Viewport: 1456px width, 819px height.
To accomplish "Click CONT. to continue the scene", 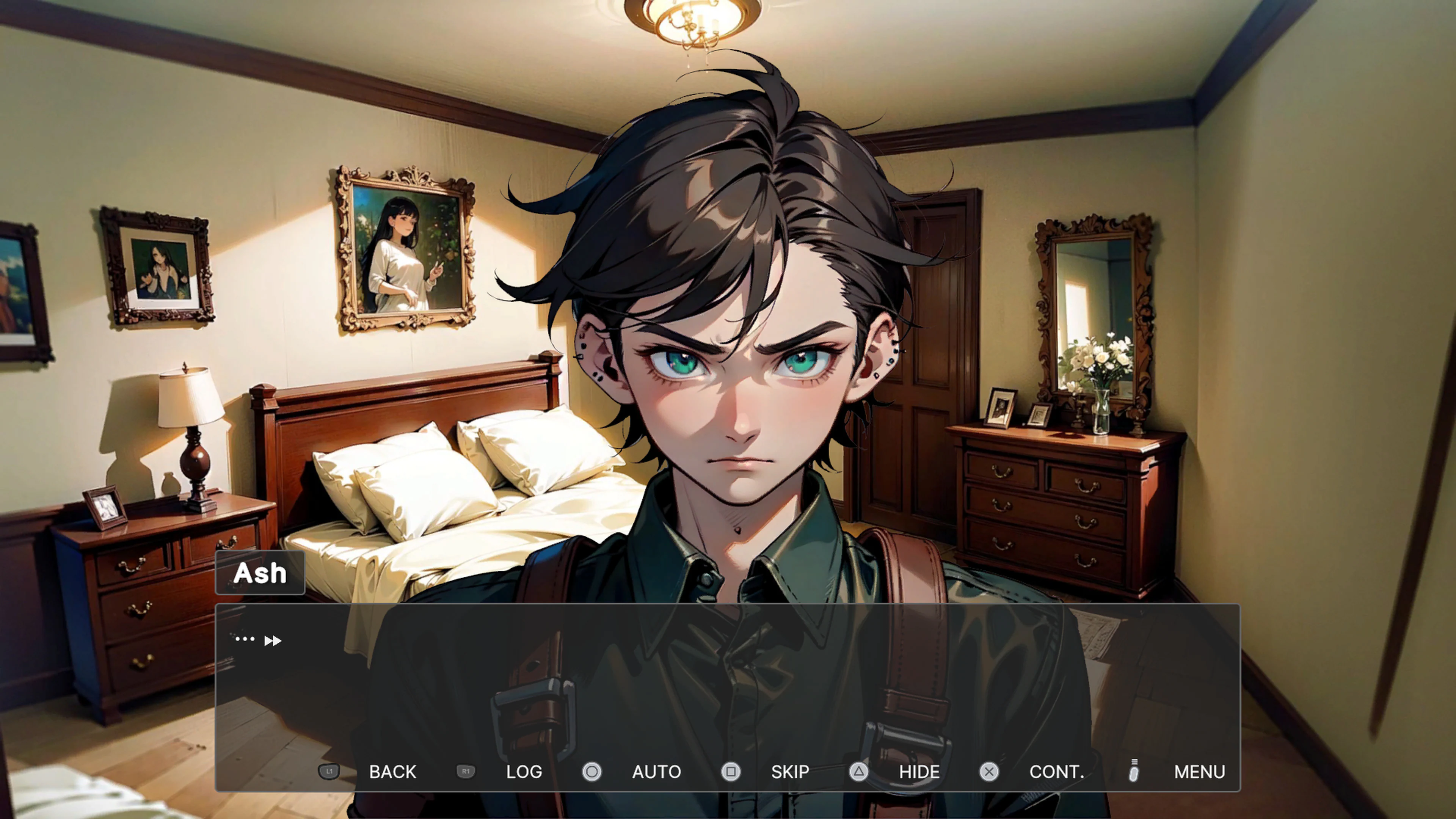I will coord(1056,772).
